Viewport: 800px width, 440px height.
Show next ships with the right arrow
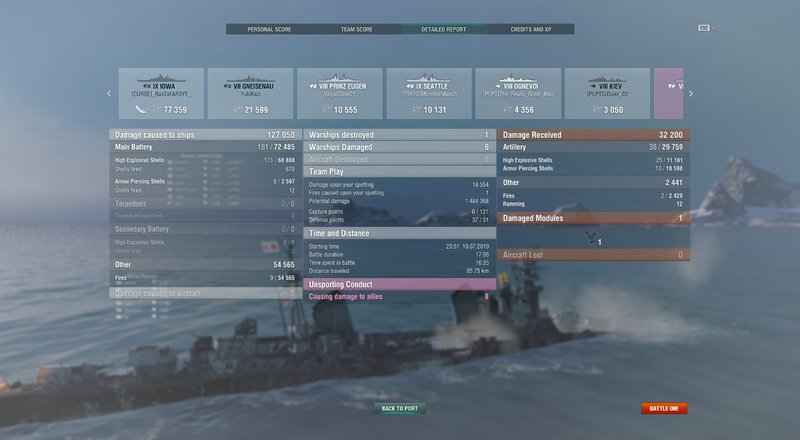click(x=690, y=94)
